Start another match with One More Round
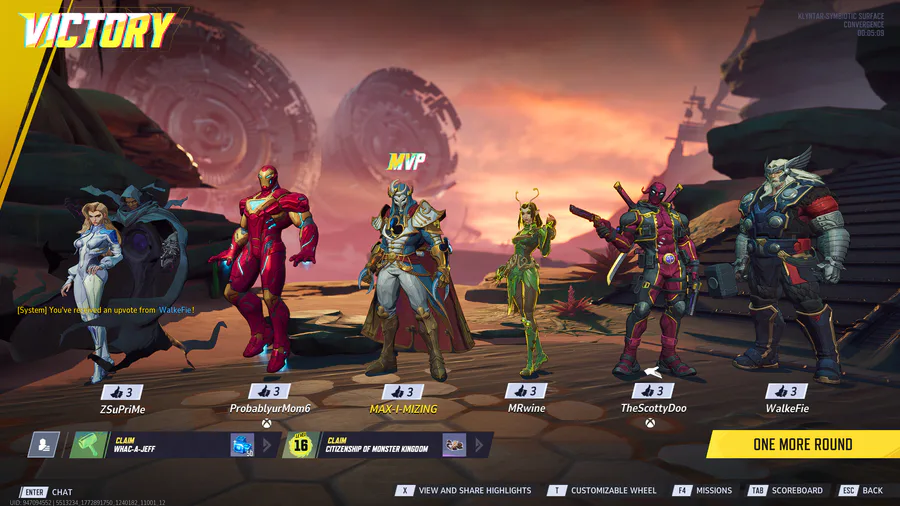900x506 pixels. (x=802, y=444)
